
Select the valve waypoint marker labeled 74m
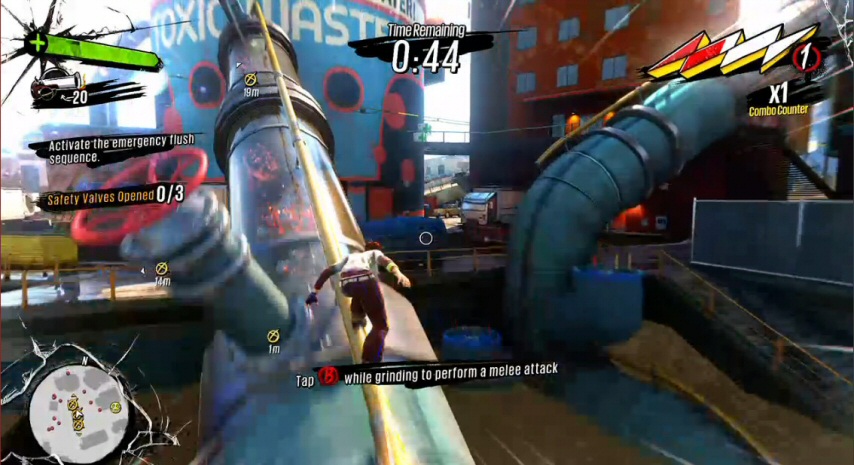point(161,268)
